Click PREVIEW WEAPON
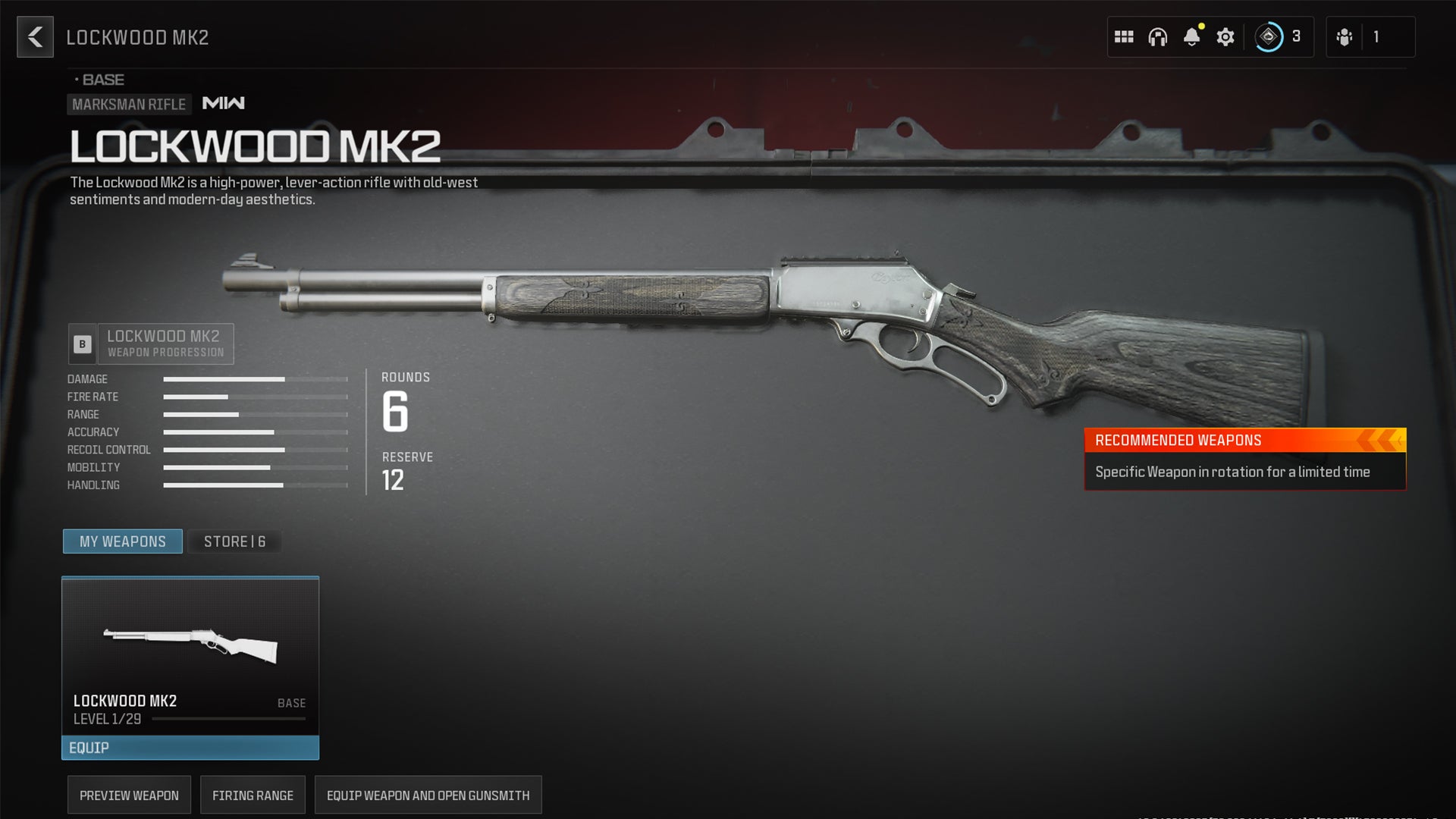This screenshot has height=819, width=1456. 129,795
